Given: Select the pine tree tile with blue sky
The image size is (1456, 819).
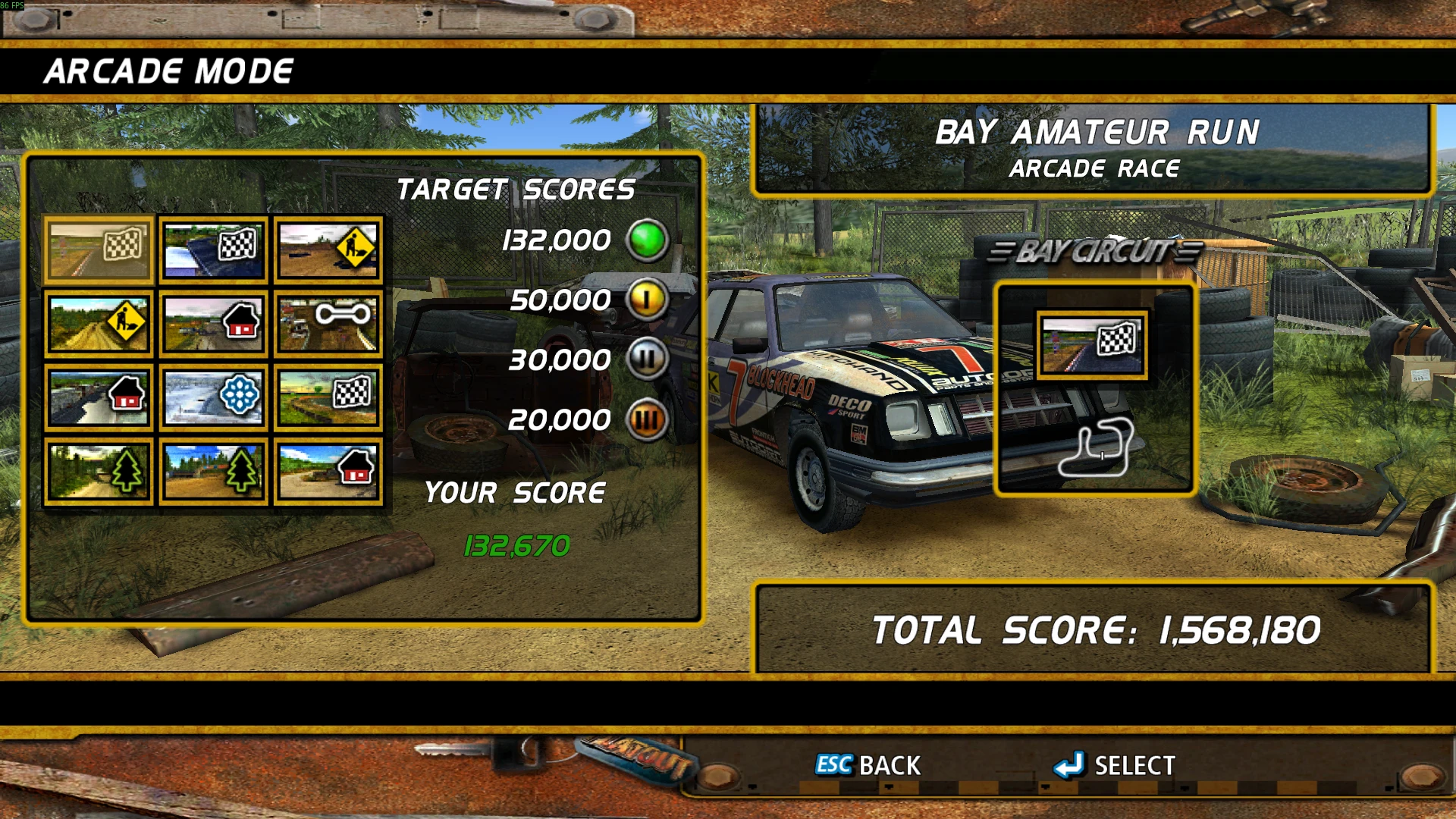Looking at the screenshot, I should coord(213,472).
